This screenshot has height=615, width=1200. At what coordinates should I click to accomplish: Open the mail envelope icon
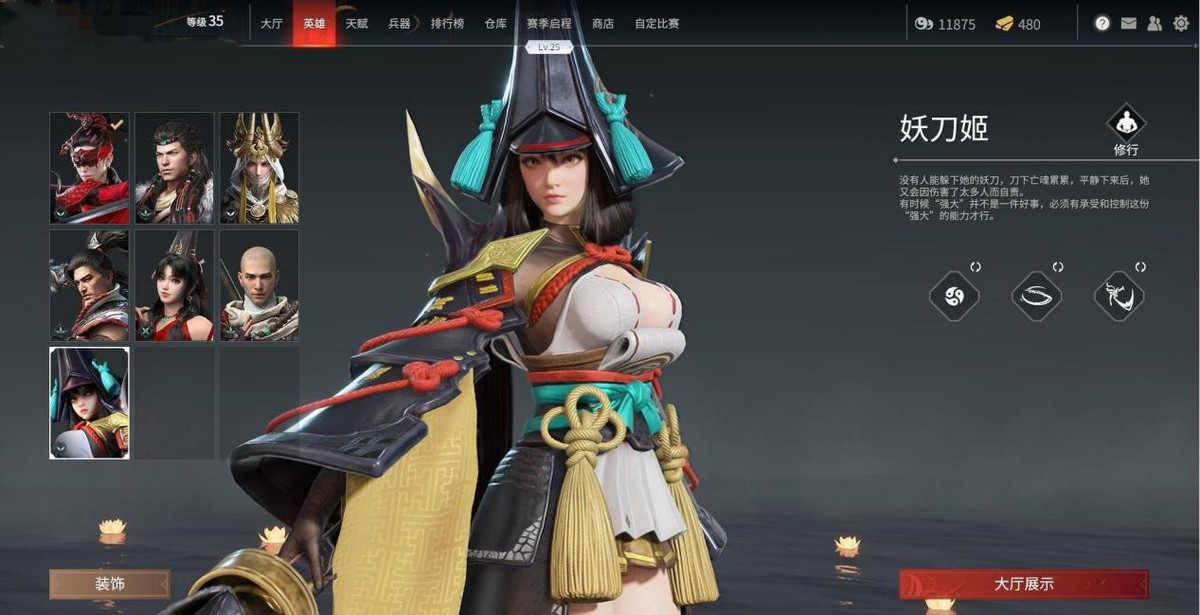point(1128,24)
